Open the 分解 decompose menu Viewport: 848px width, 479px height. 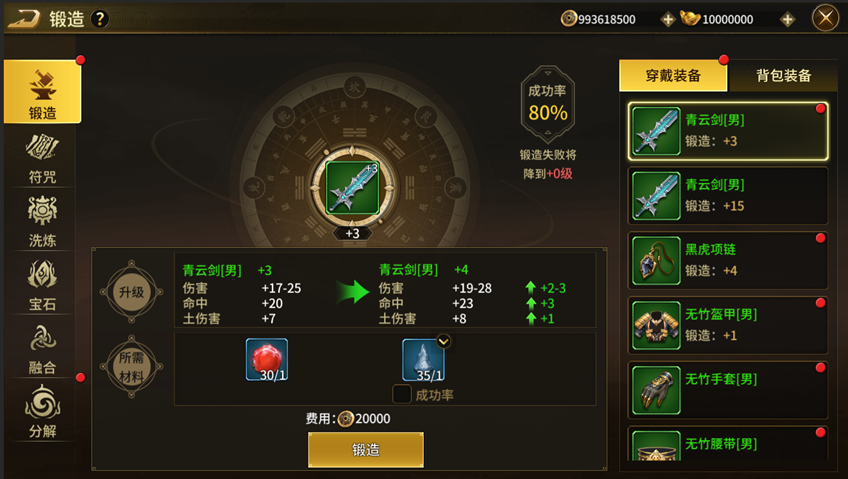(42, 410)
